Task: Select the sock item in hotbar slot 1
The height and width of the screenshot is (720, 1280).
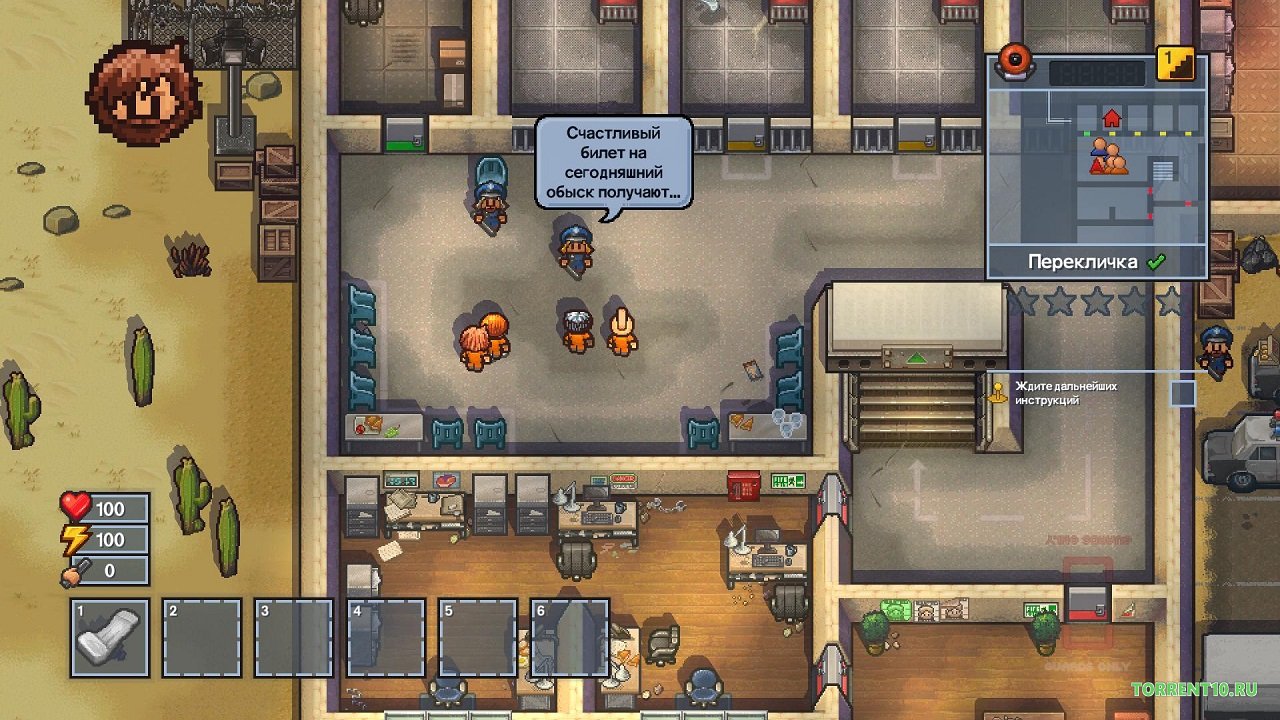Action: 110,637
